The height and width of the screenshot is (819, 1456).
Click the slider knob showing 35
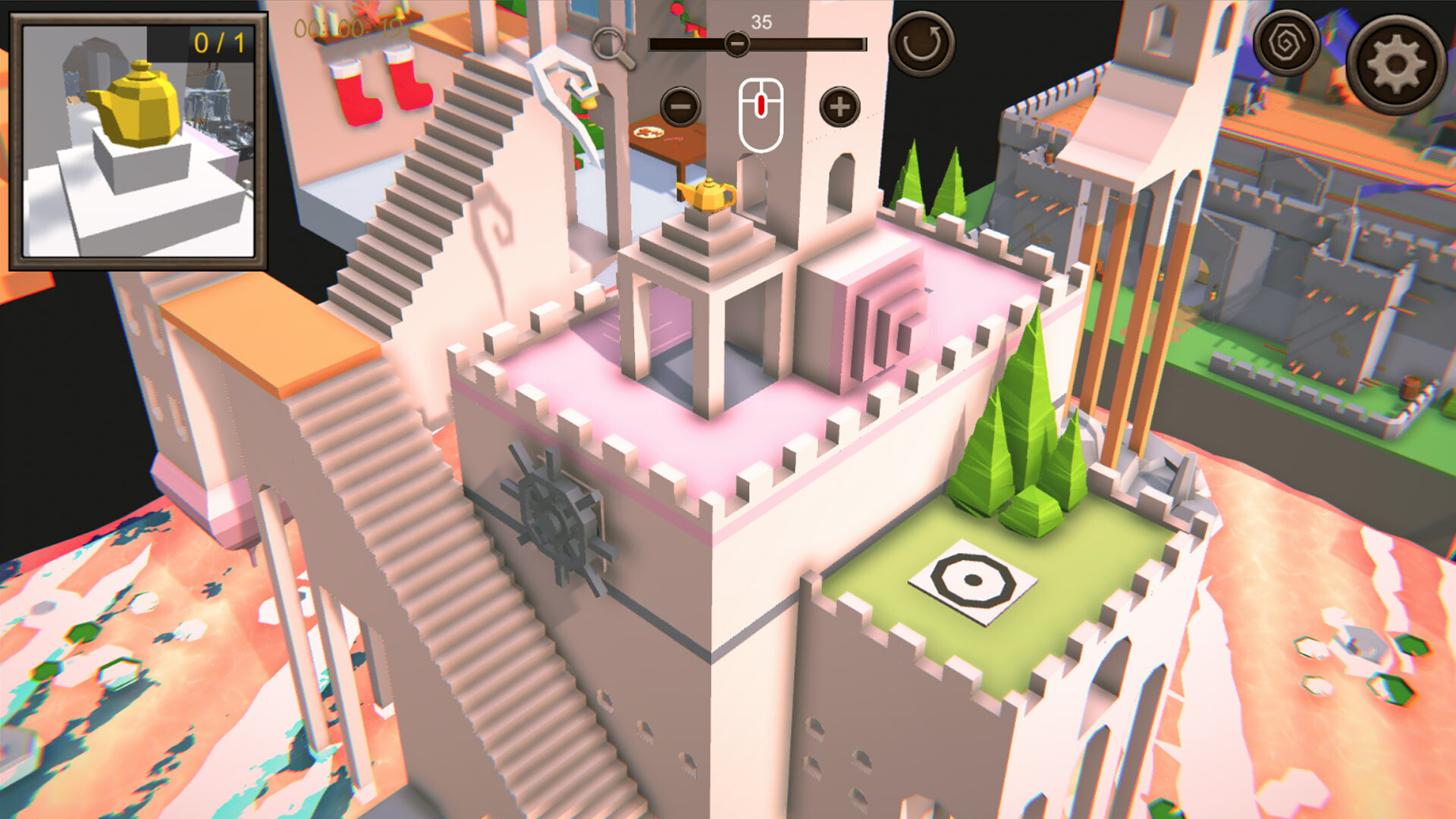coord(736,44)
